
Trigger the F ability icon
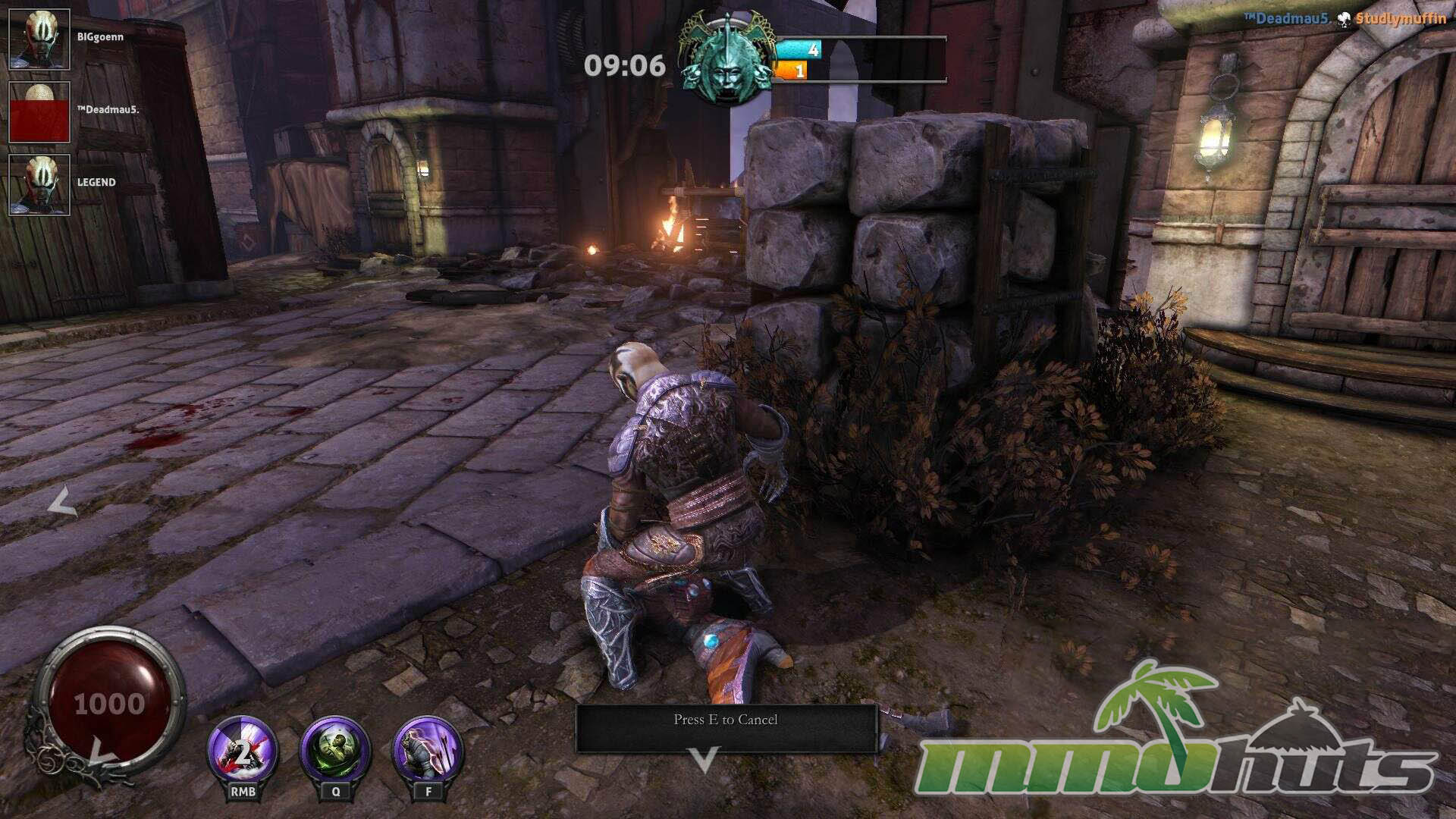[x=428, y=752]
